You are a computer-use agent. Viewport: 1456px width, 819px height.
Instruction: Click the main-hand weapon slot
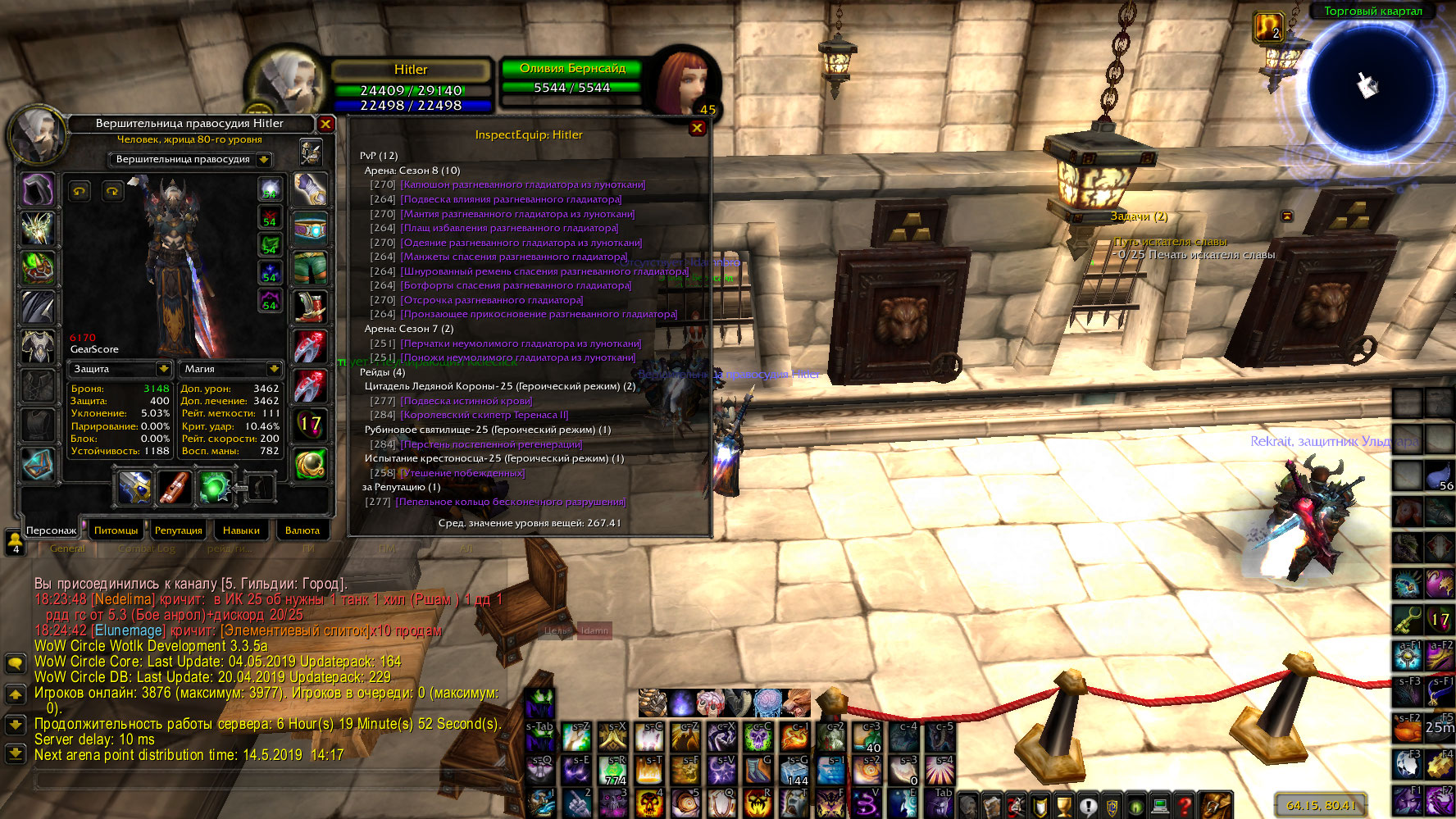coord(134,487)
